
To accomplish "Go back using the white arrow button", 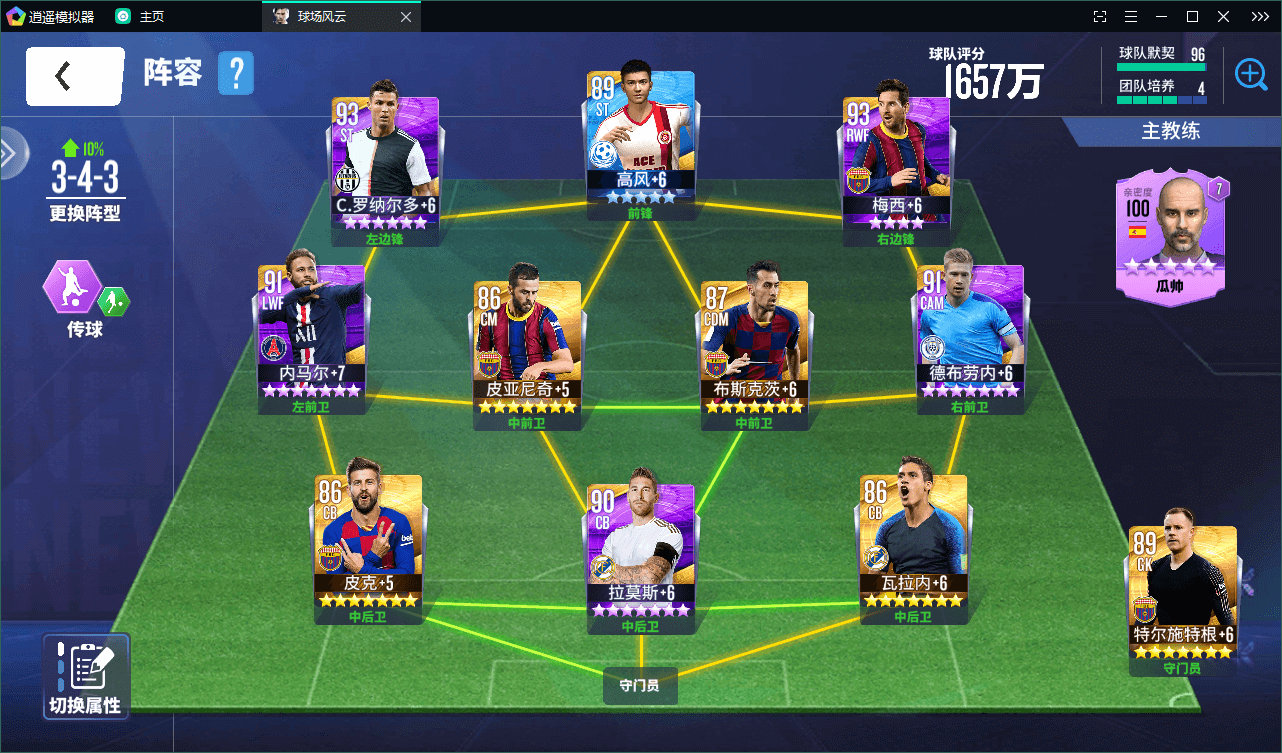I will pos(75,76).
